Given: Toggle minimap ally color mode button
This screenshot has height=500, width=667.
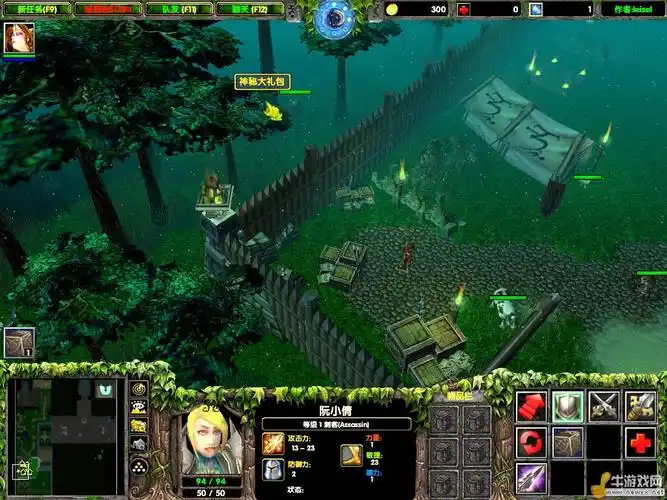Looking at the screenshot, I should coord(139,426).
